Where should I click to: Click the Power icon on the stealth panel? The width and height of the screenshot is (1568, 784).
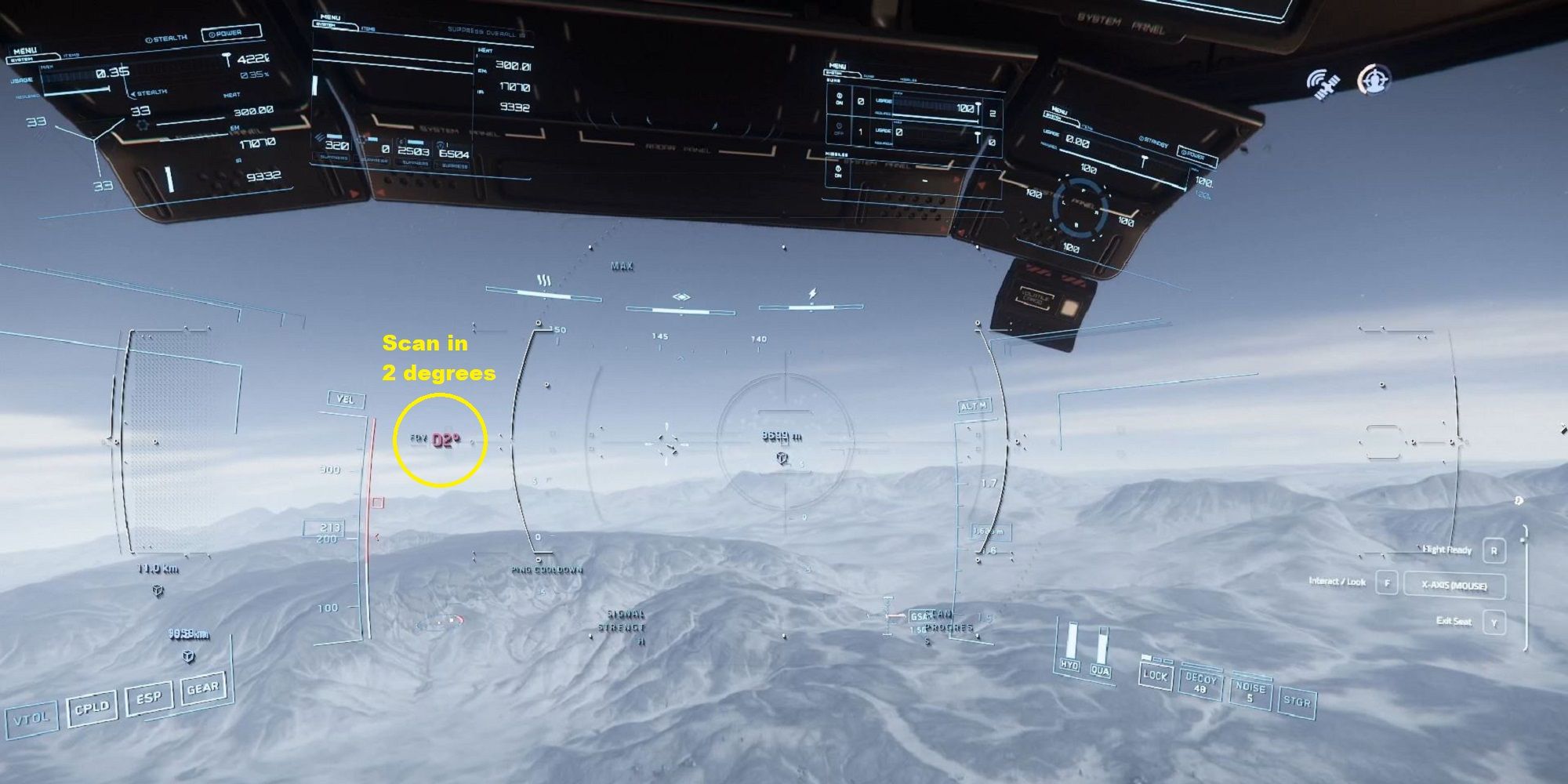(x=212, y=33)
